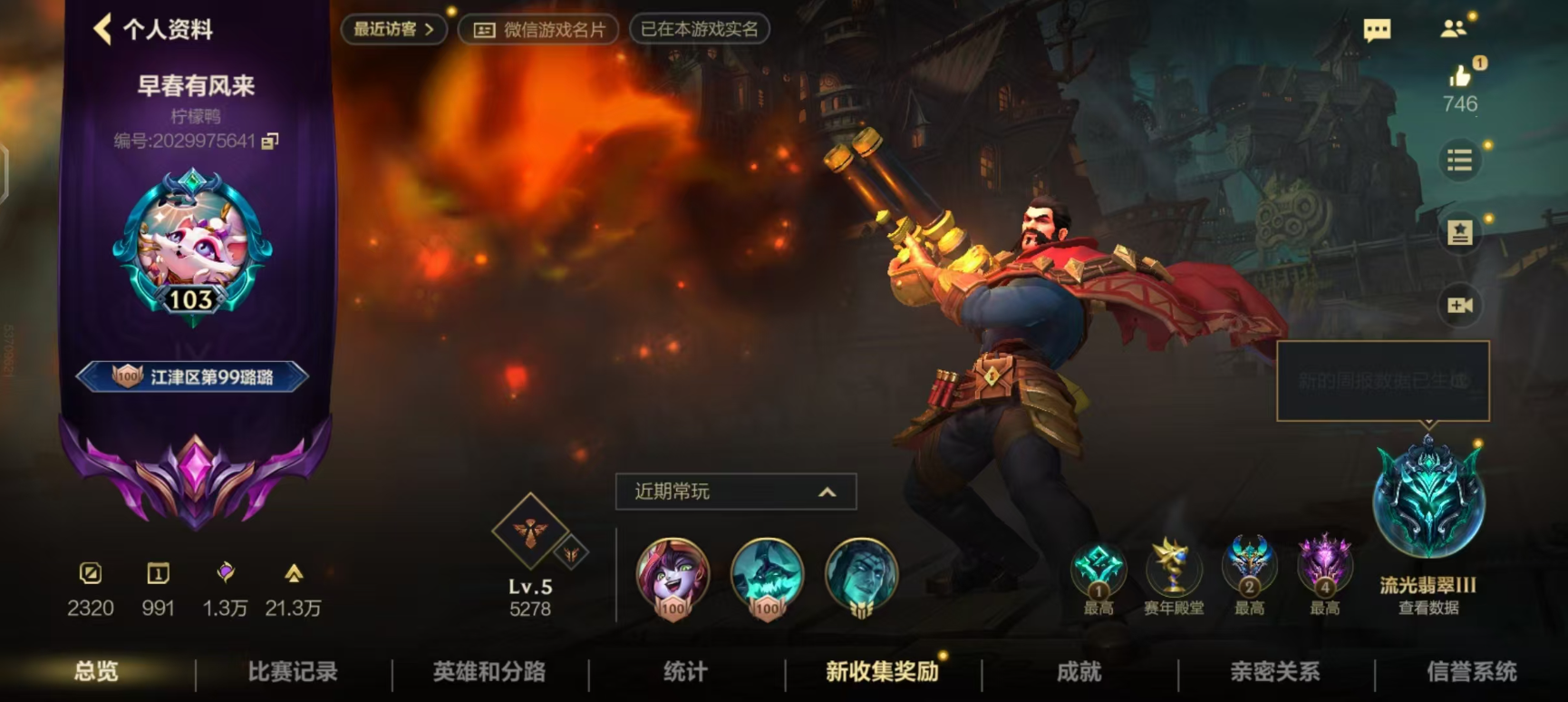Tap the back arrow beside 个人资料
Screen dimensions: 1568x702
[x=102, y=28]
